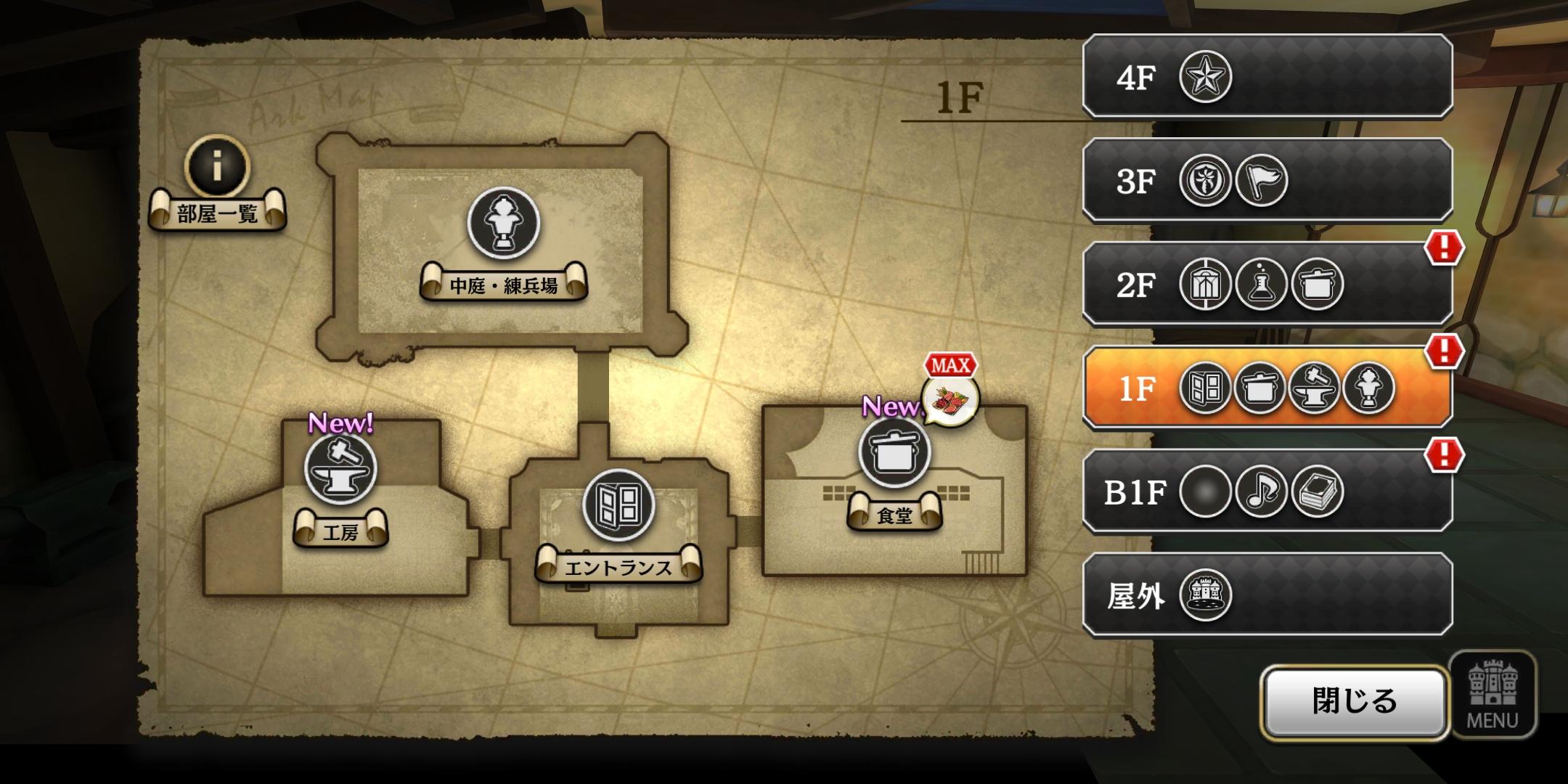Collect the MAX food bubble
1568x784 pixels.
(950, 399)
